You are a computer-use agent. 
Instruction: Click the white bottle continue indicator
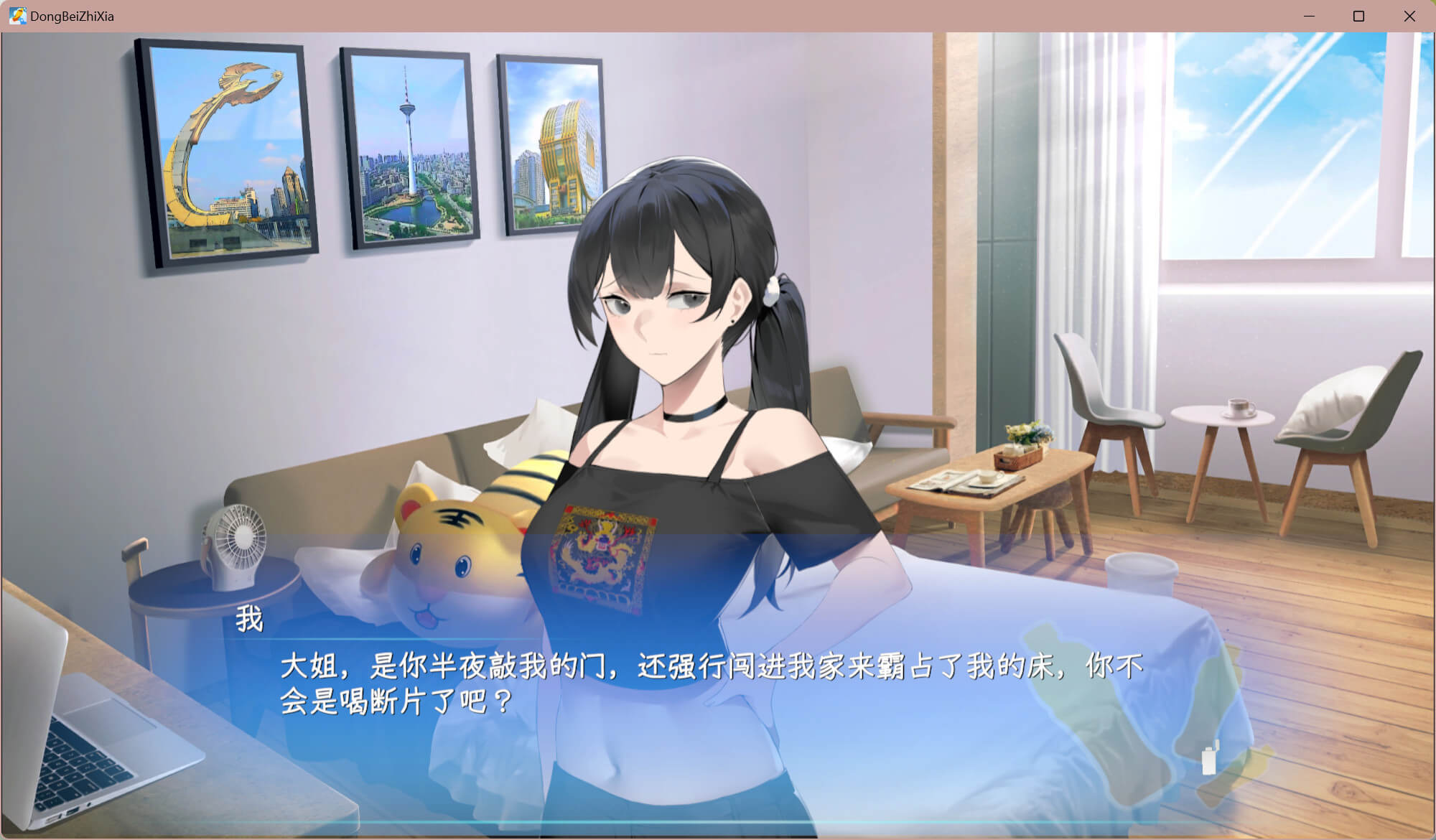click(x=1210, y=759)
